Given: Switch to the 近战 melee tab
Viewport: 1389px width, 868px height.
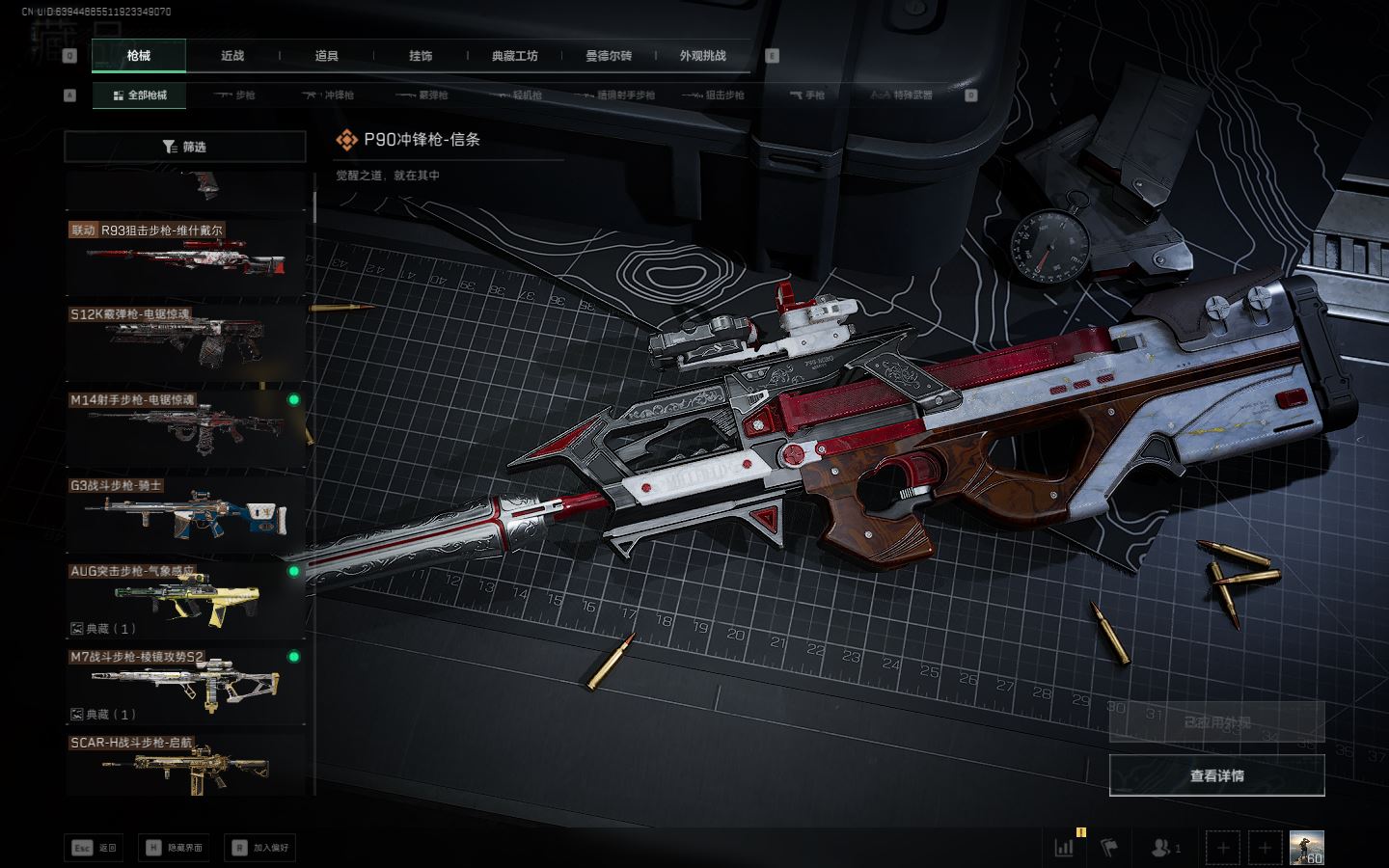Looking at the screenshot, I should point(232,56).
